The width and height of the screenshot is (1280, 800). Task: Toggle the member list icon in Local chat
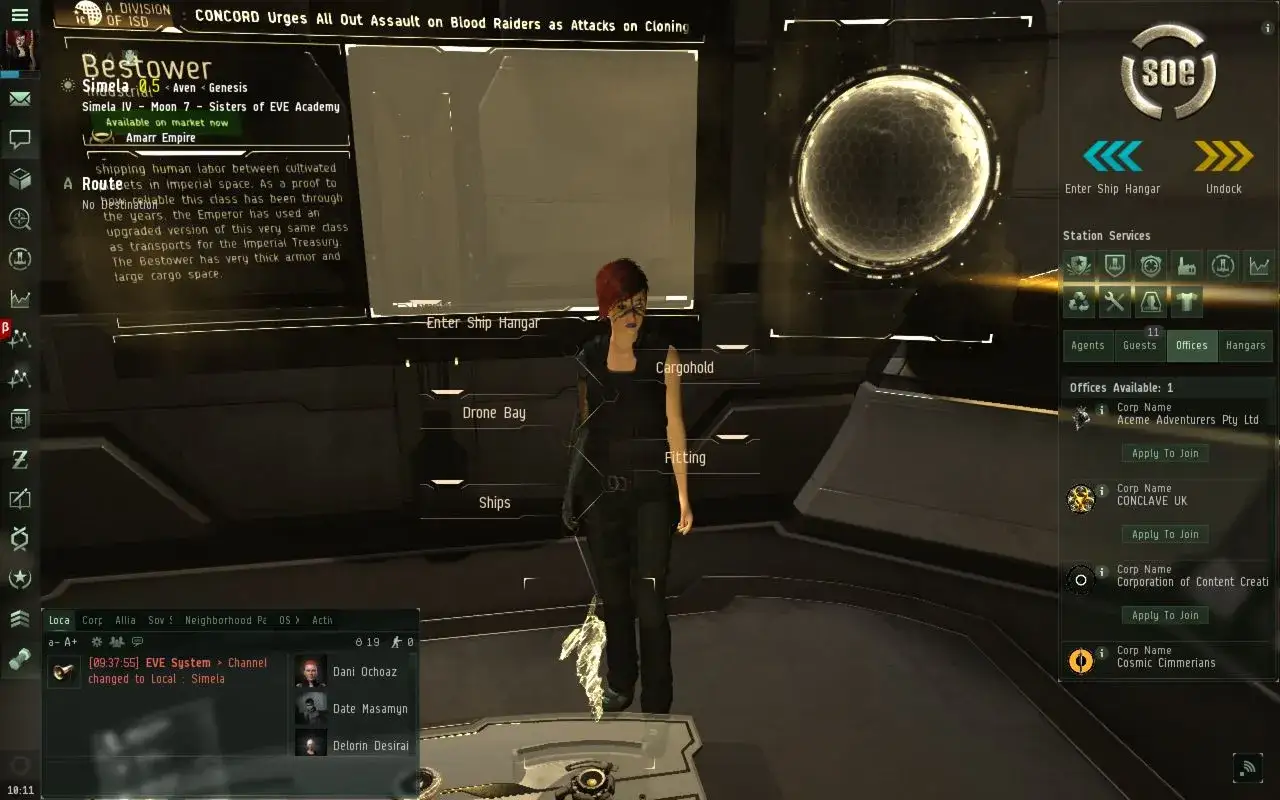(x=116, y=640)
